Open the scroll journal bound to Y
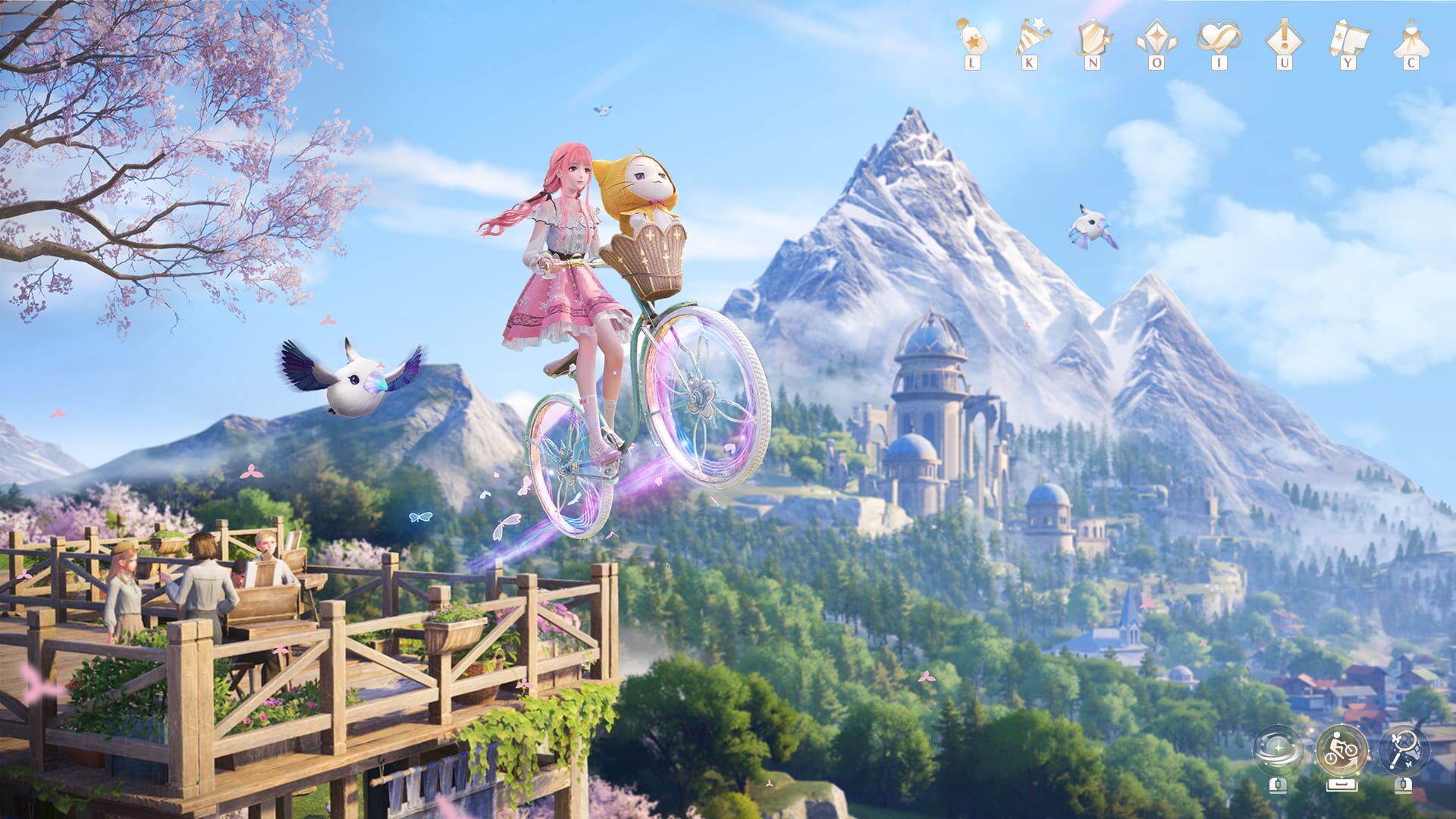The image size is (1456, 819). [1348, 35]
